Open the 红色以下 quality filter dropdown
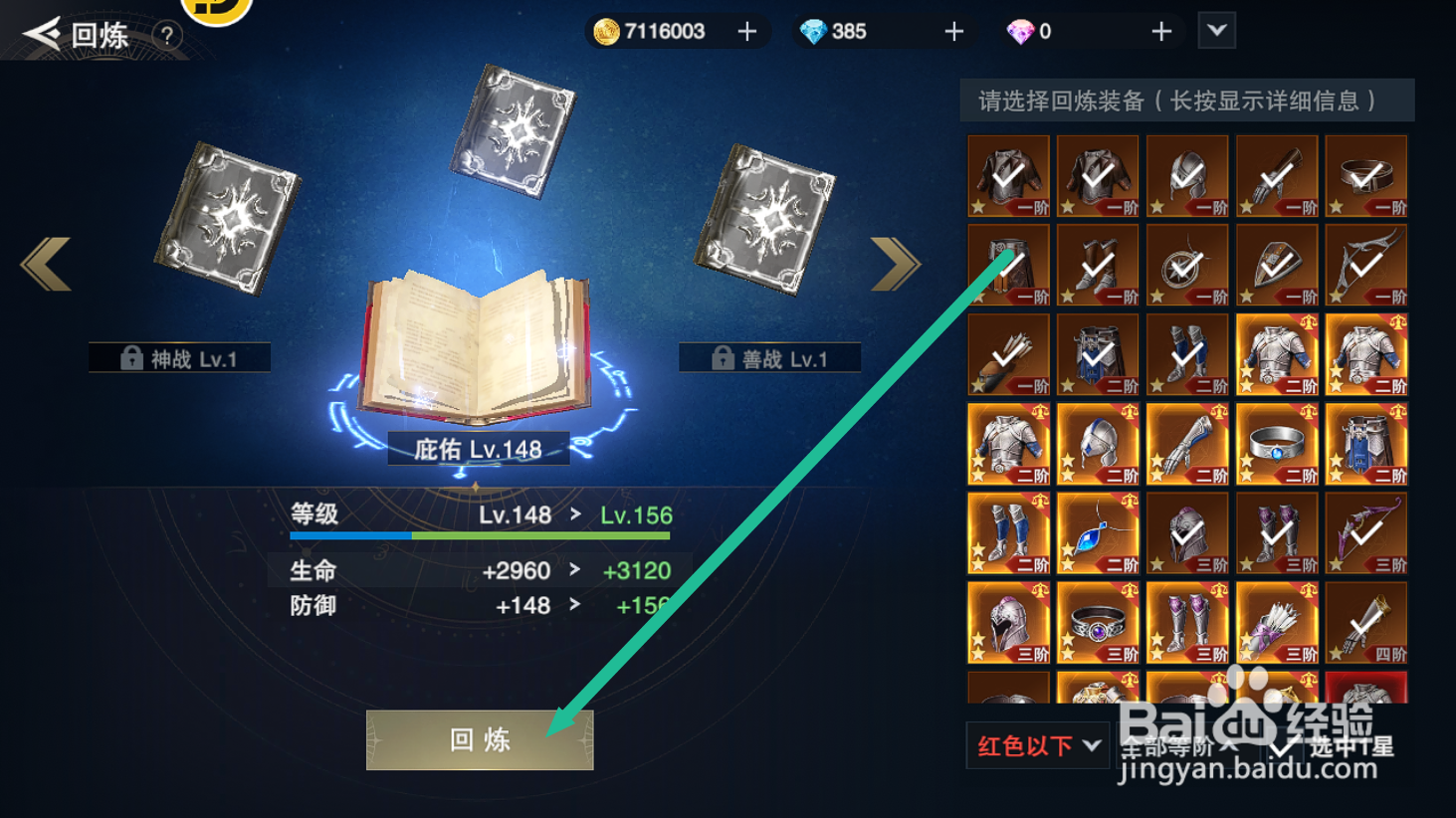Screen dimensions: 1456x818 [x=1036, y=744]
